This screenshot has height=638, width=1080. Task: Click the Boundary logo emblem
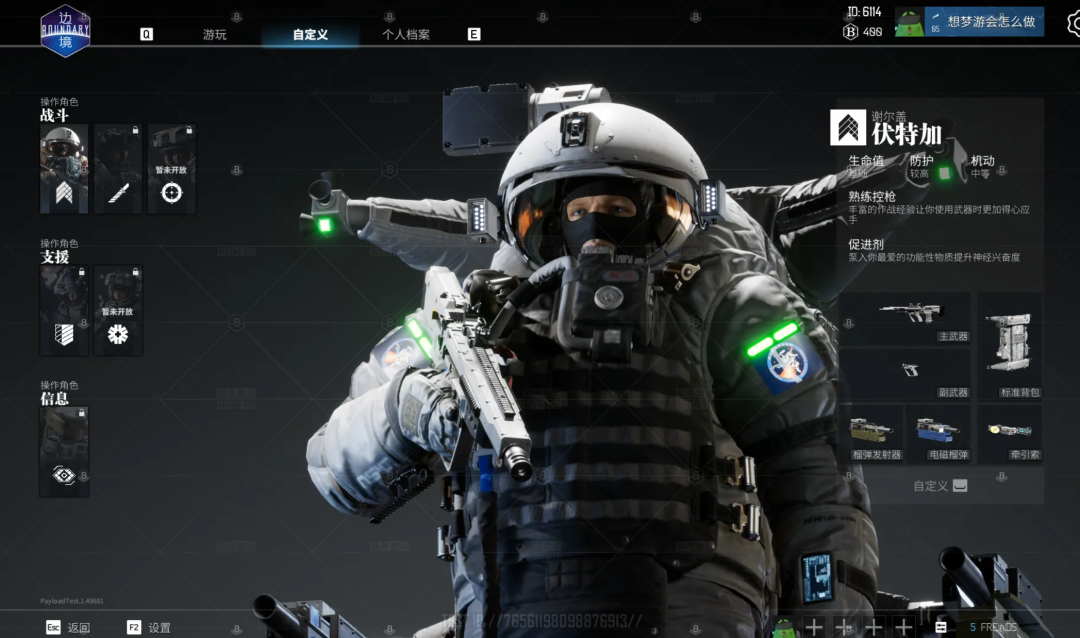click(x=65, y=31)
